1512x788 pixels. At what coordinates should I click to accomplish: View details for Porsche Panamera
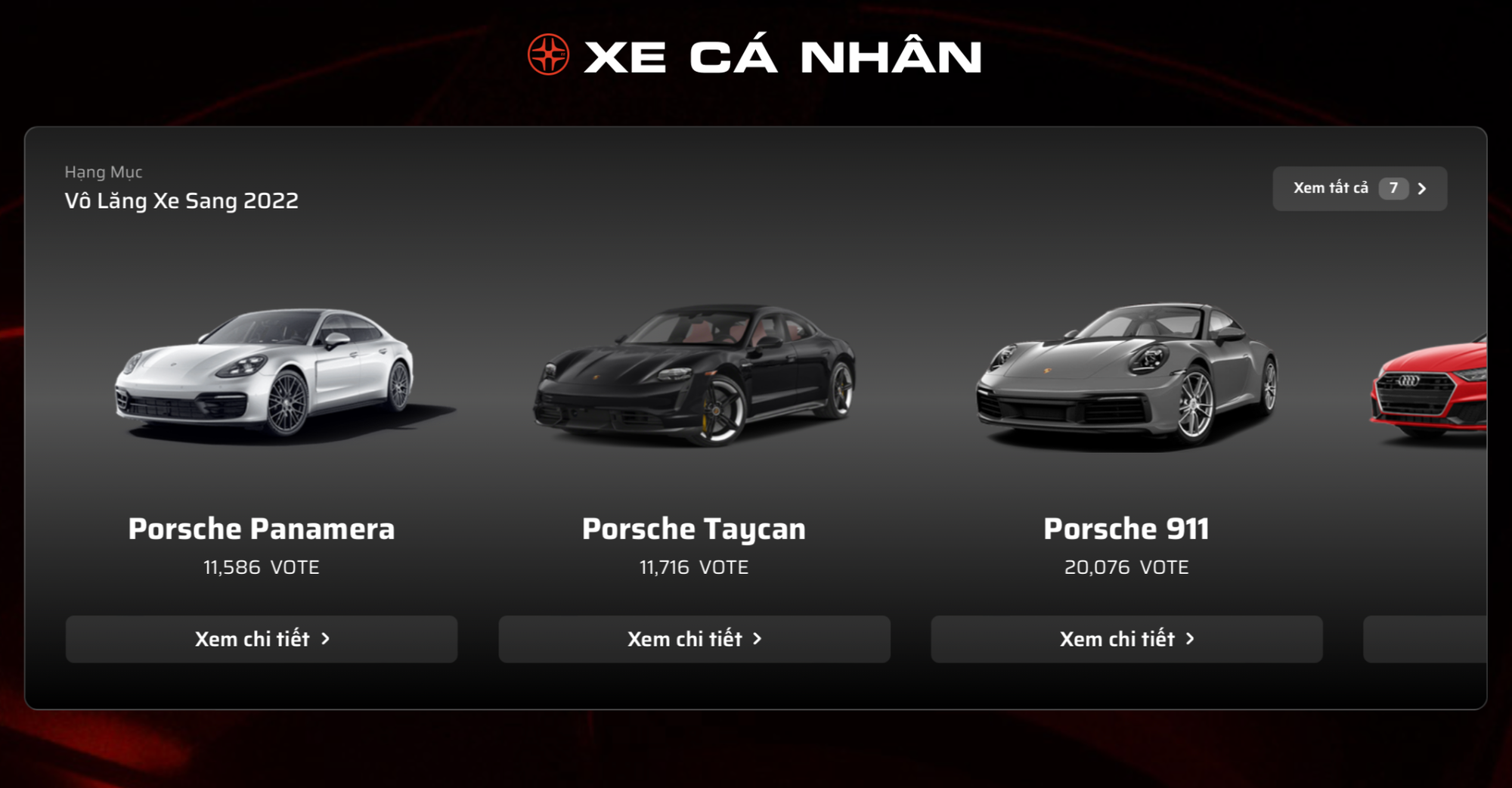coord(262,639)
